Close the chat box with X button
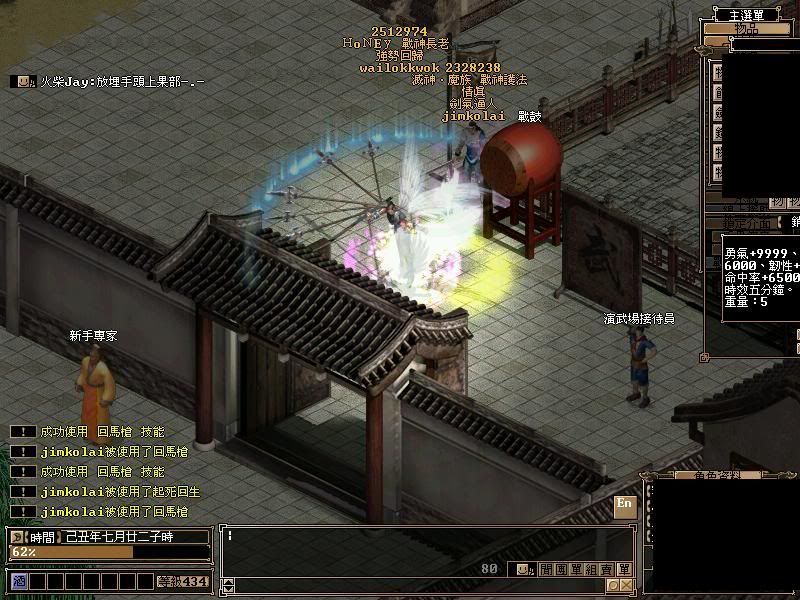 626,585
